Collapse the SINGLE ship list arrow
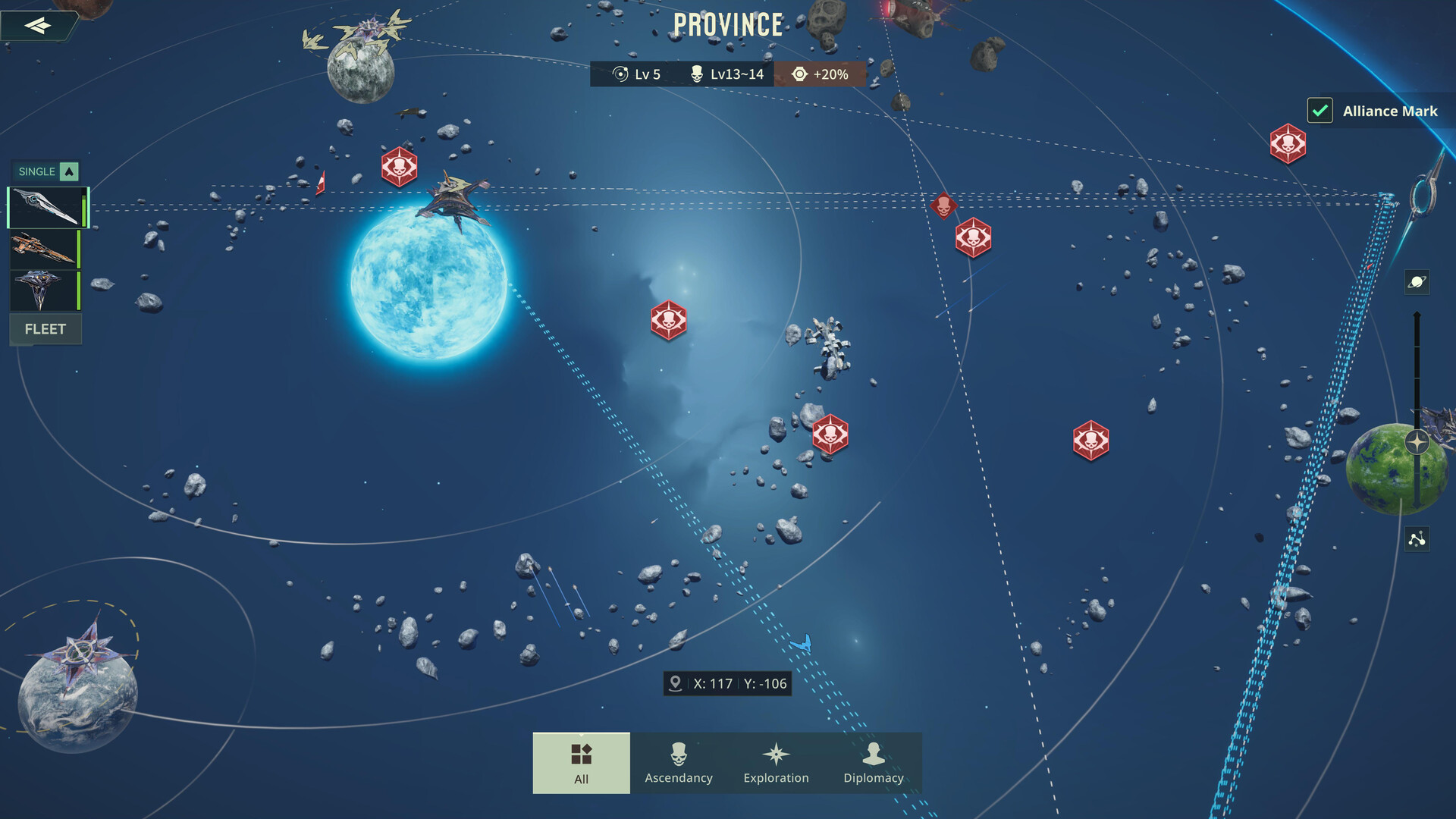The height and width of the screenshot is (819, 1456). coord(69,171)
